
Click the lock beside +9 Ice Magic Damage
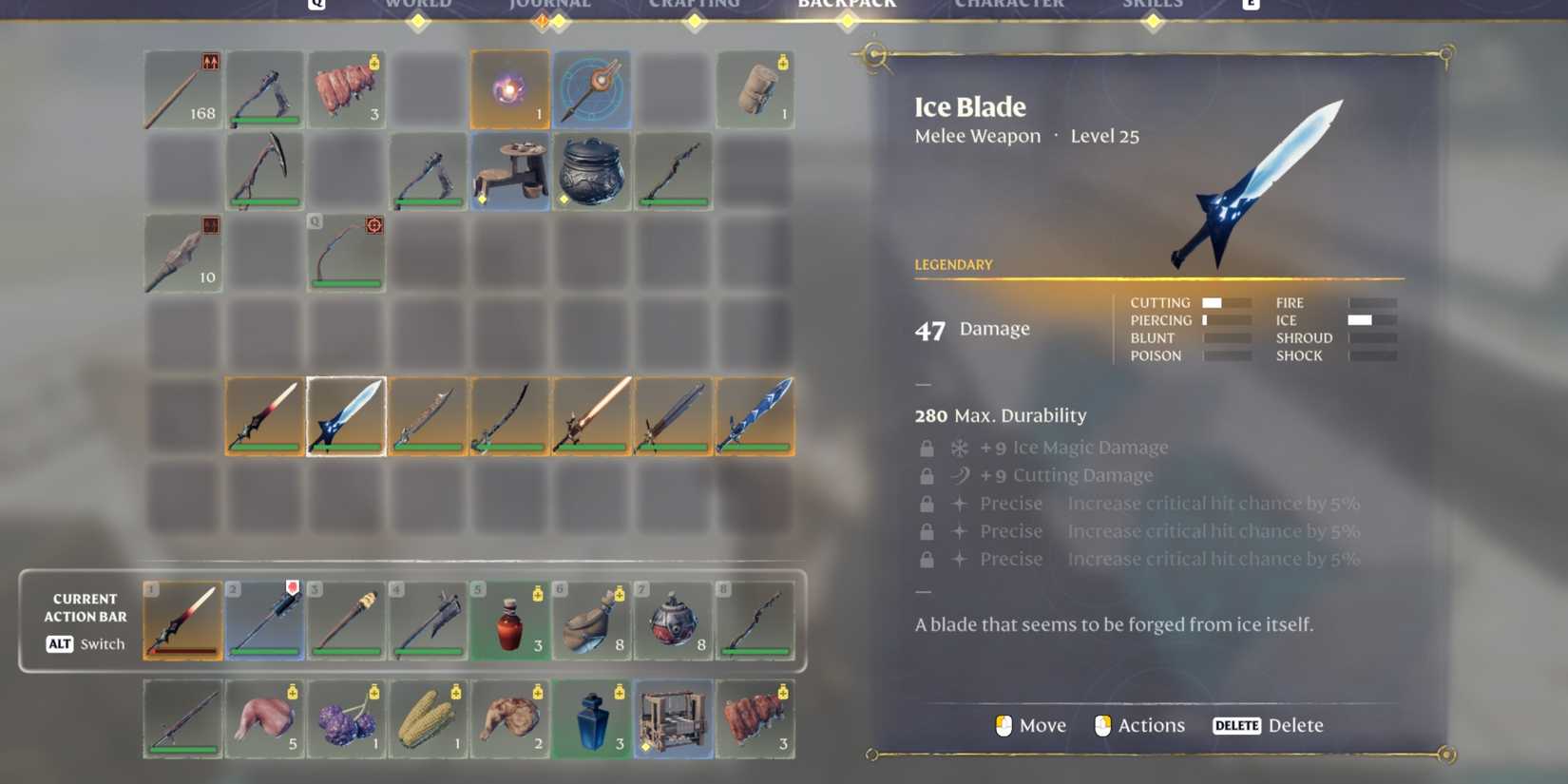[x=927, y=447]
